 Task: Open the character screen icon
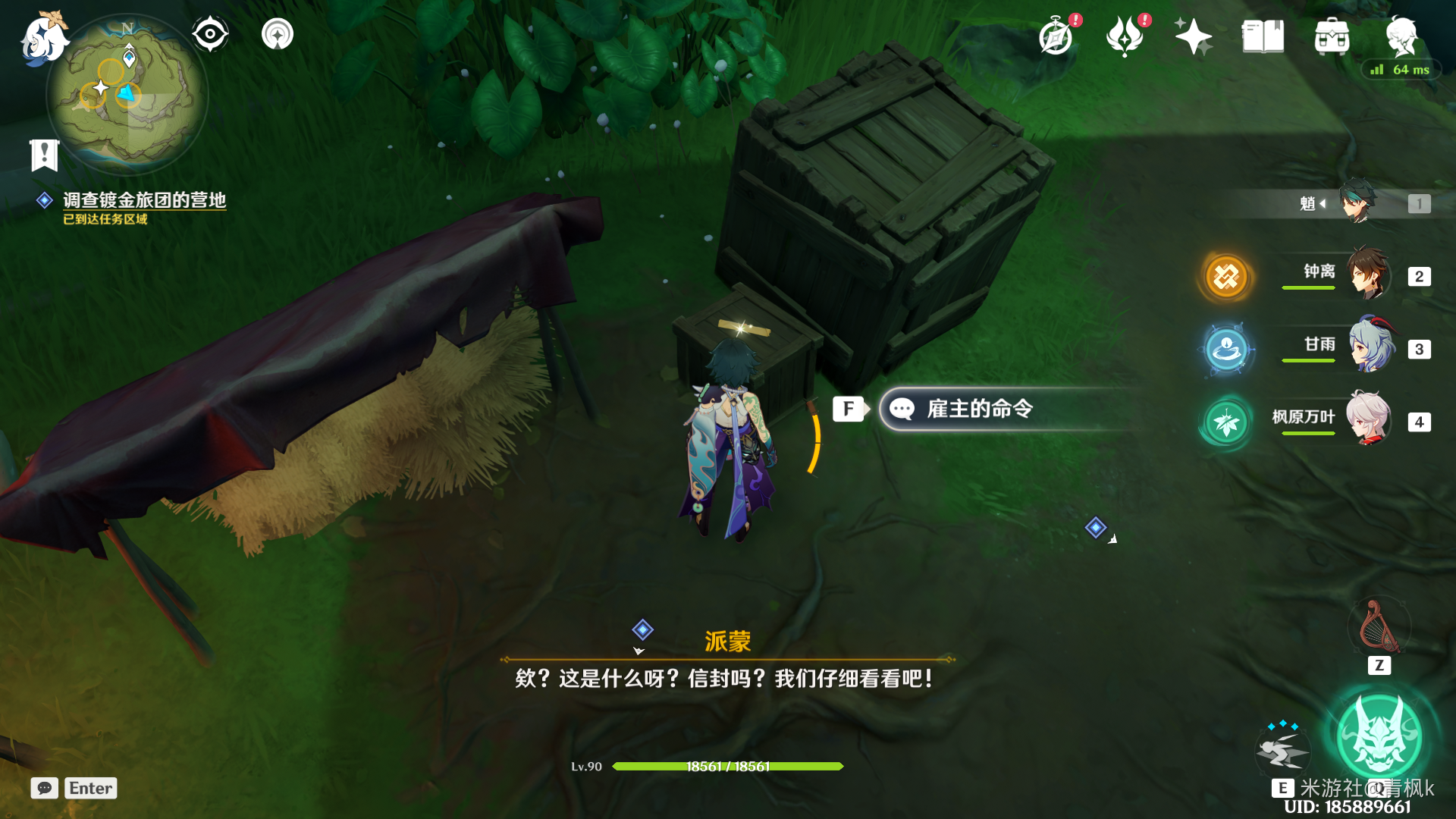(x=1401, y=34)
